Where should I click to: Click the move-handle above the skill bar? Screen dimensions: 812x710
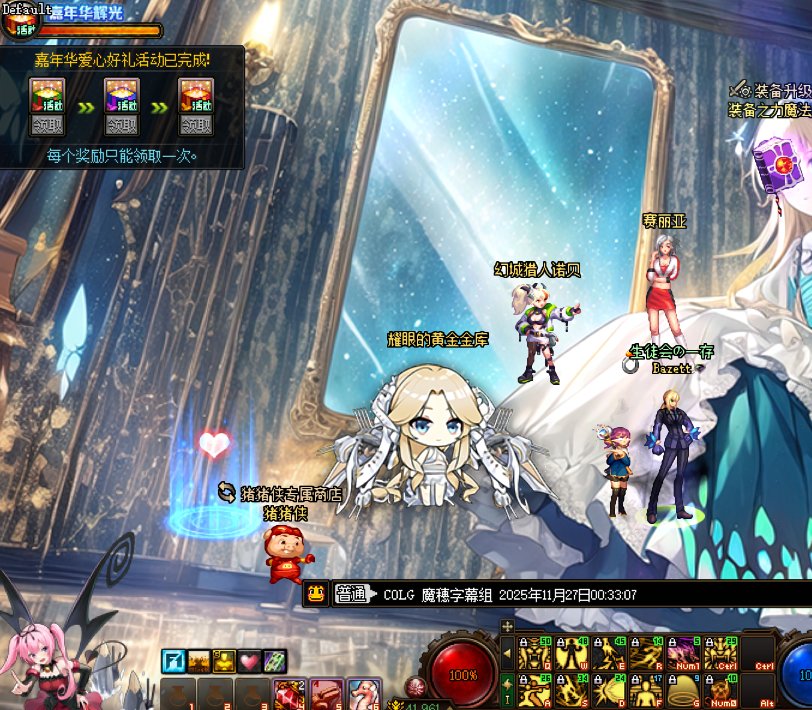(507, 626)
